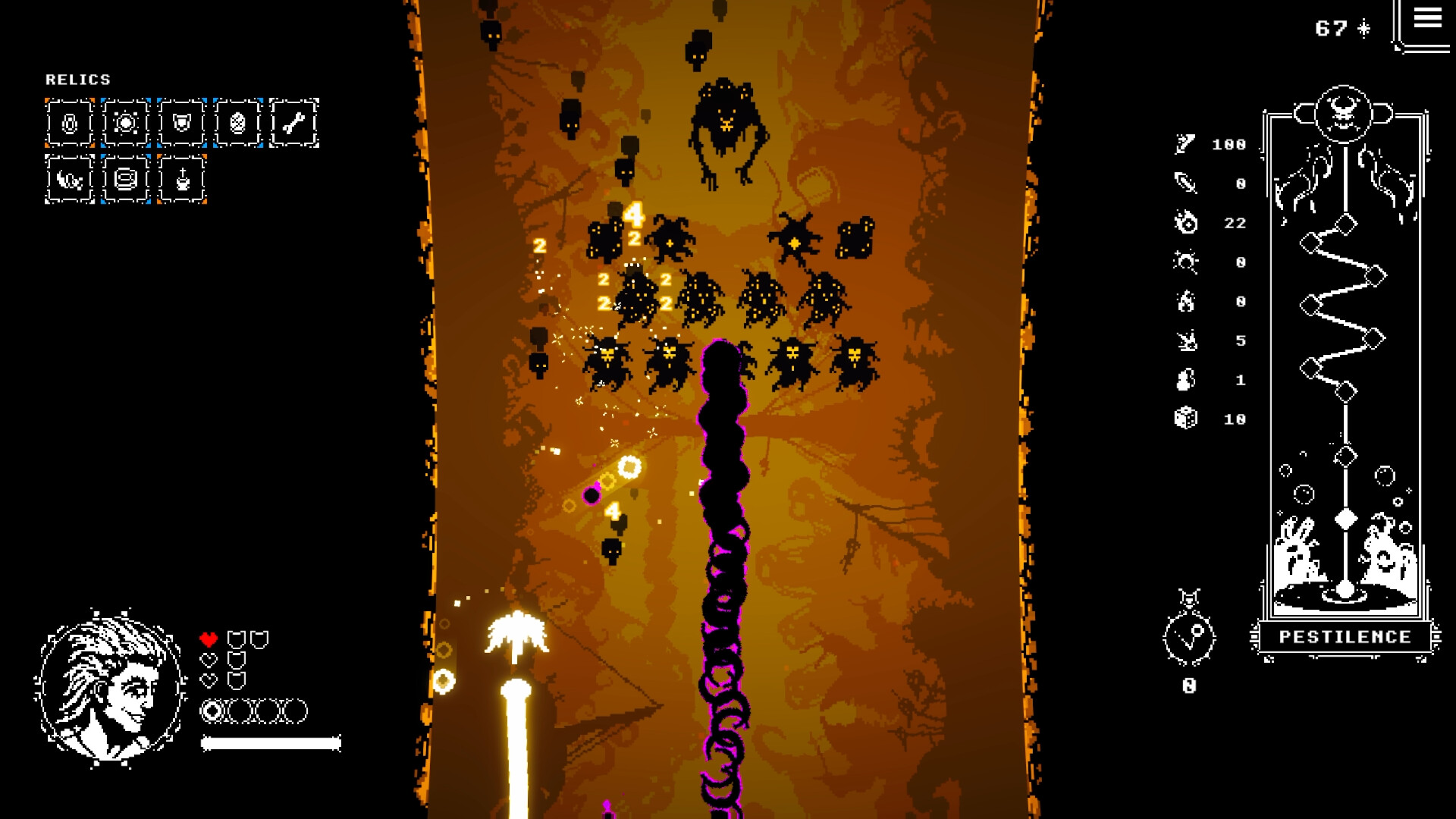Click the bomb stat icon showing 22

pyautogui.click(x=1187, y=223)
